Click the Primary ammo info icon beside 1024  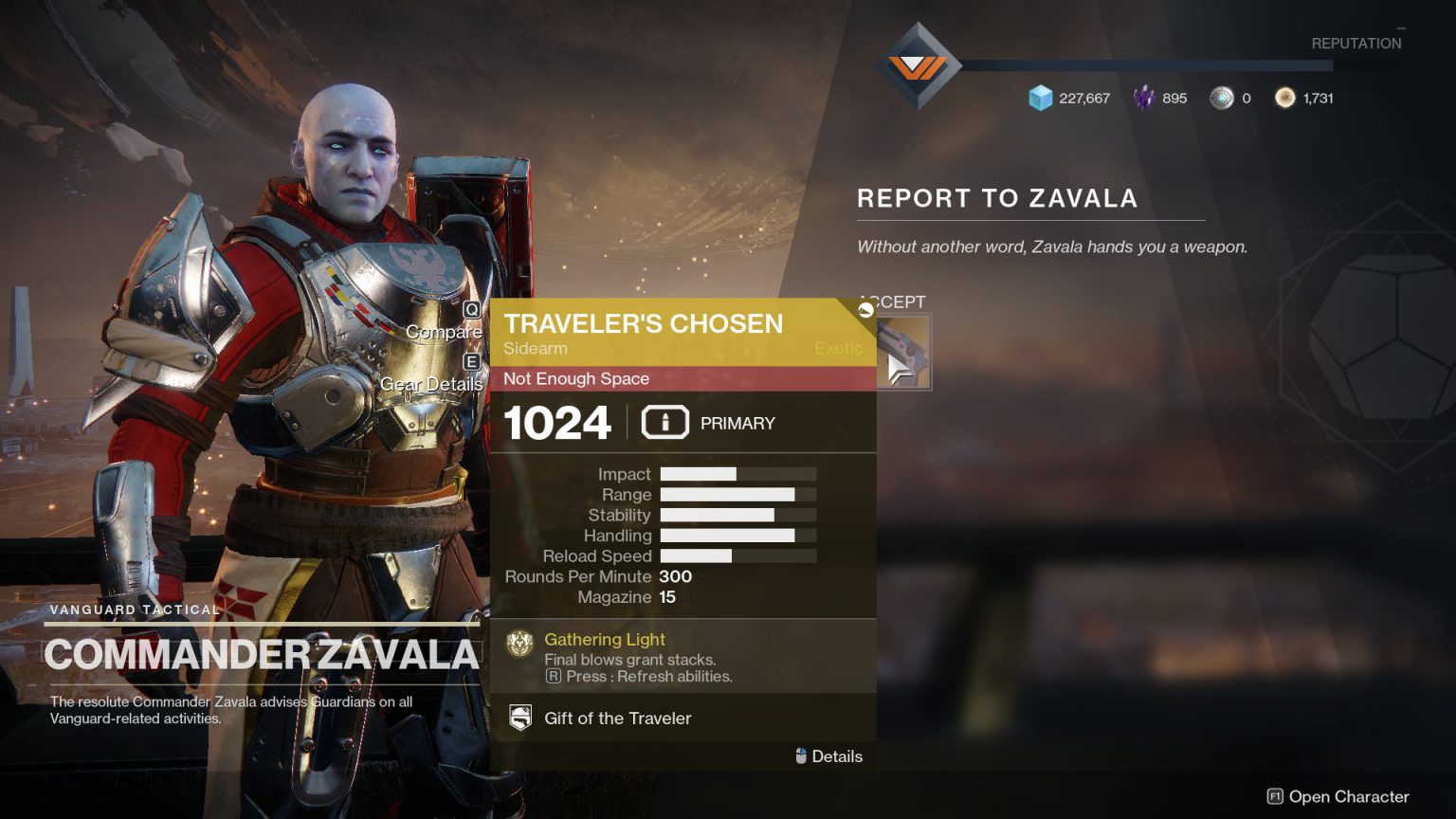(x=664, y=423)
